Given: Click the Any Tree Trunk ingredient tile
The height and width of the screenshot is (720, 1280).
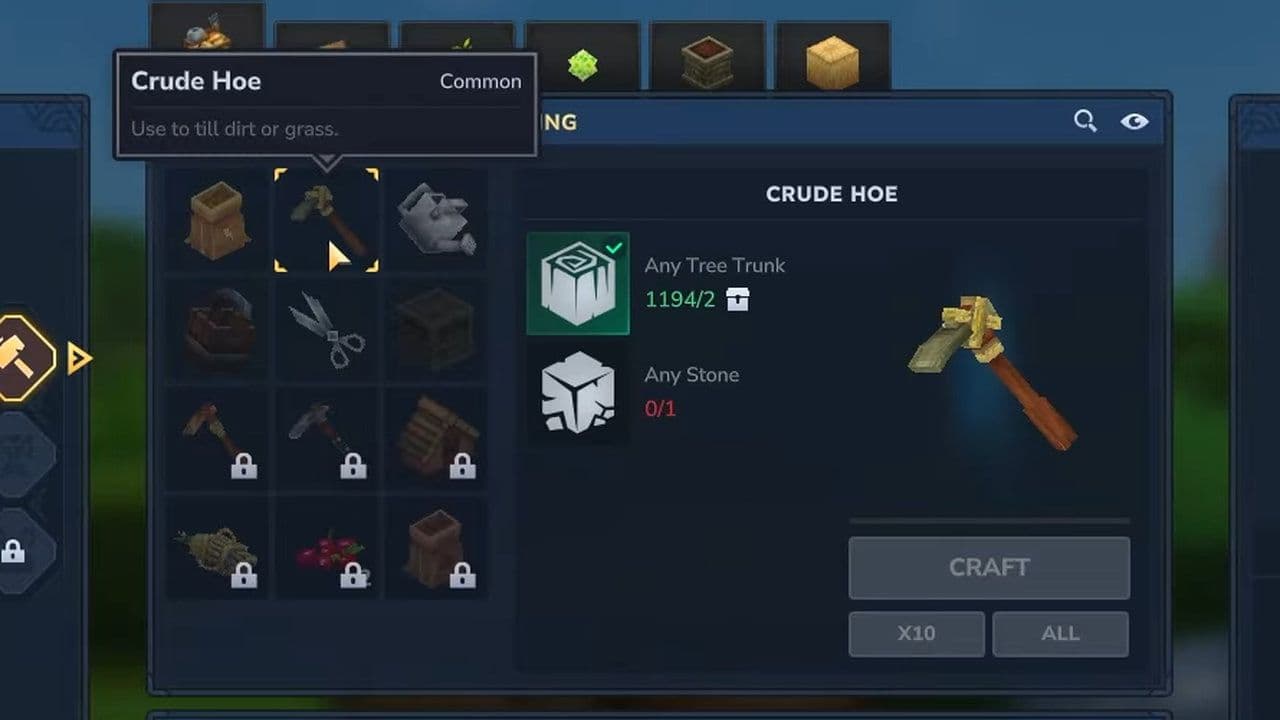Looking at the screenshot, I should point(578,283).
